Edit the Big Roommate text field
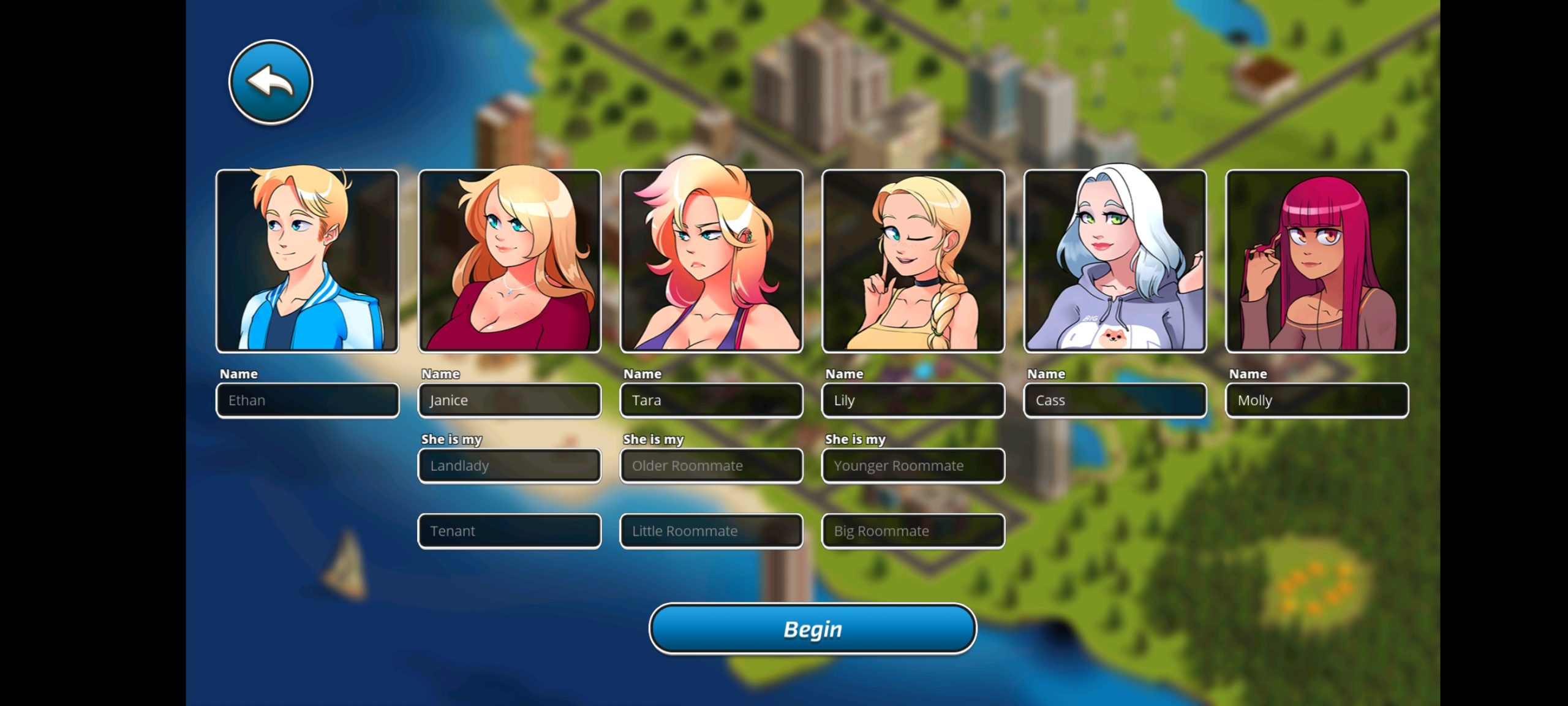The width and height of the screenshot is (1568, 706). point(913,531)
